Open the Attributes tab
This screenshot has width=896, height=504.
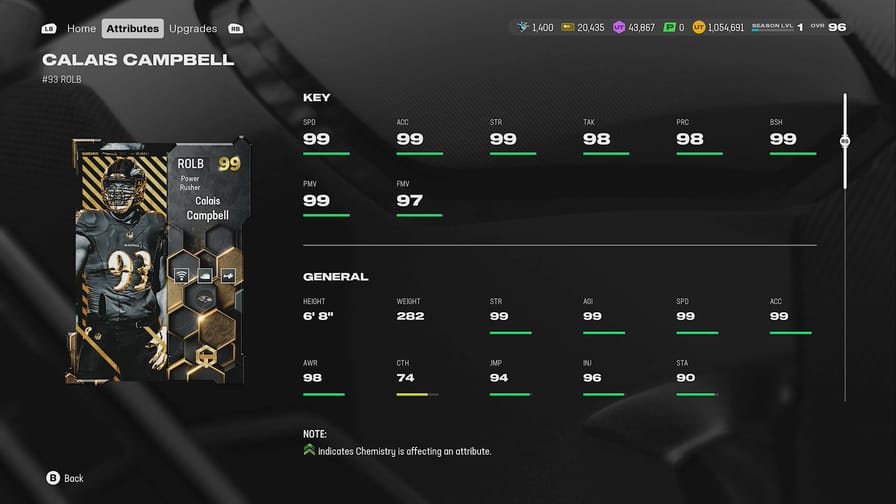coord(132,28)
